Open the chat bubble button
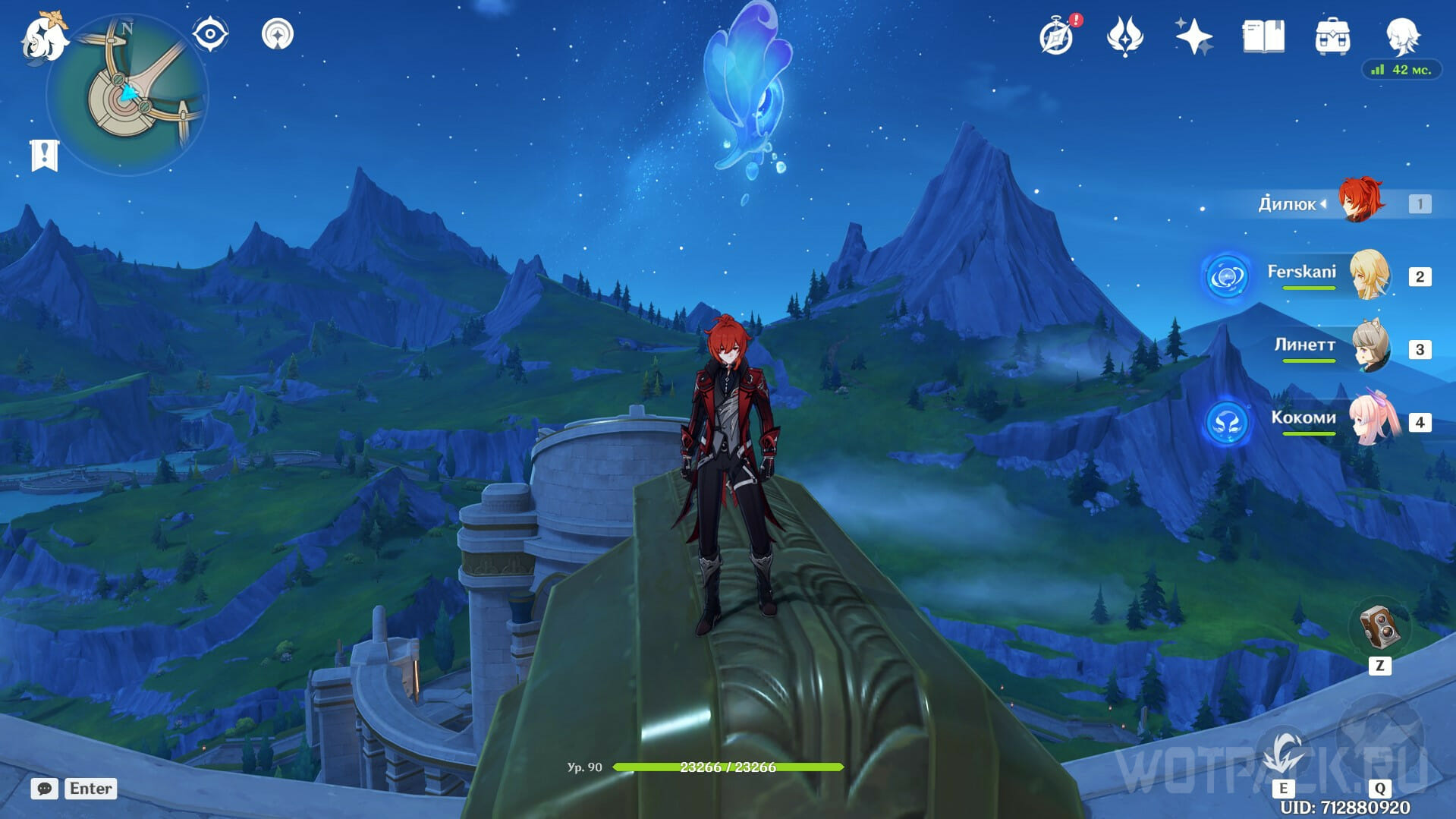 45,789
